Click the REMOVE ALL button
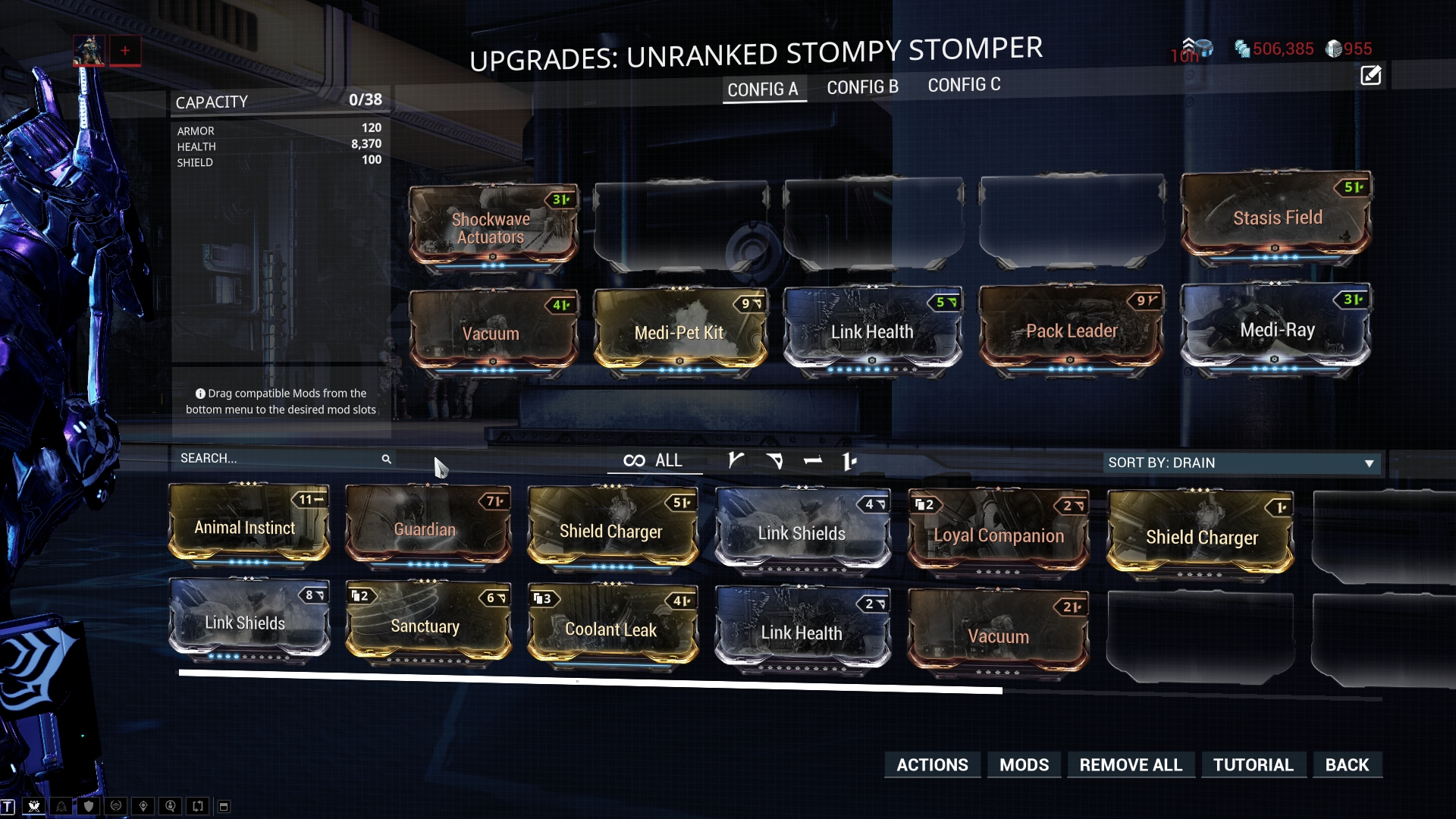Viewport: 1456px width, 819px height. (x=1131, y=764)
